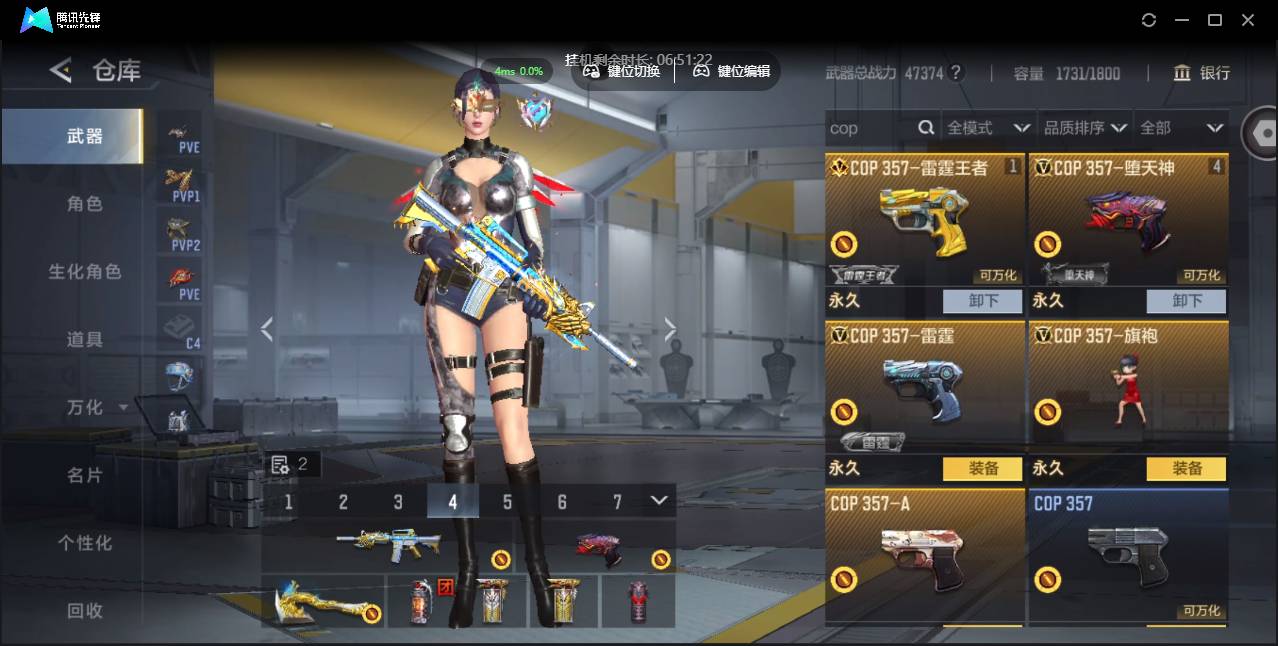This screenshot has height=646, width=1278.
Task: Equip the COP 357-旗袍 weapon
Action: [1186, 468]
